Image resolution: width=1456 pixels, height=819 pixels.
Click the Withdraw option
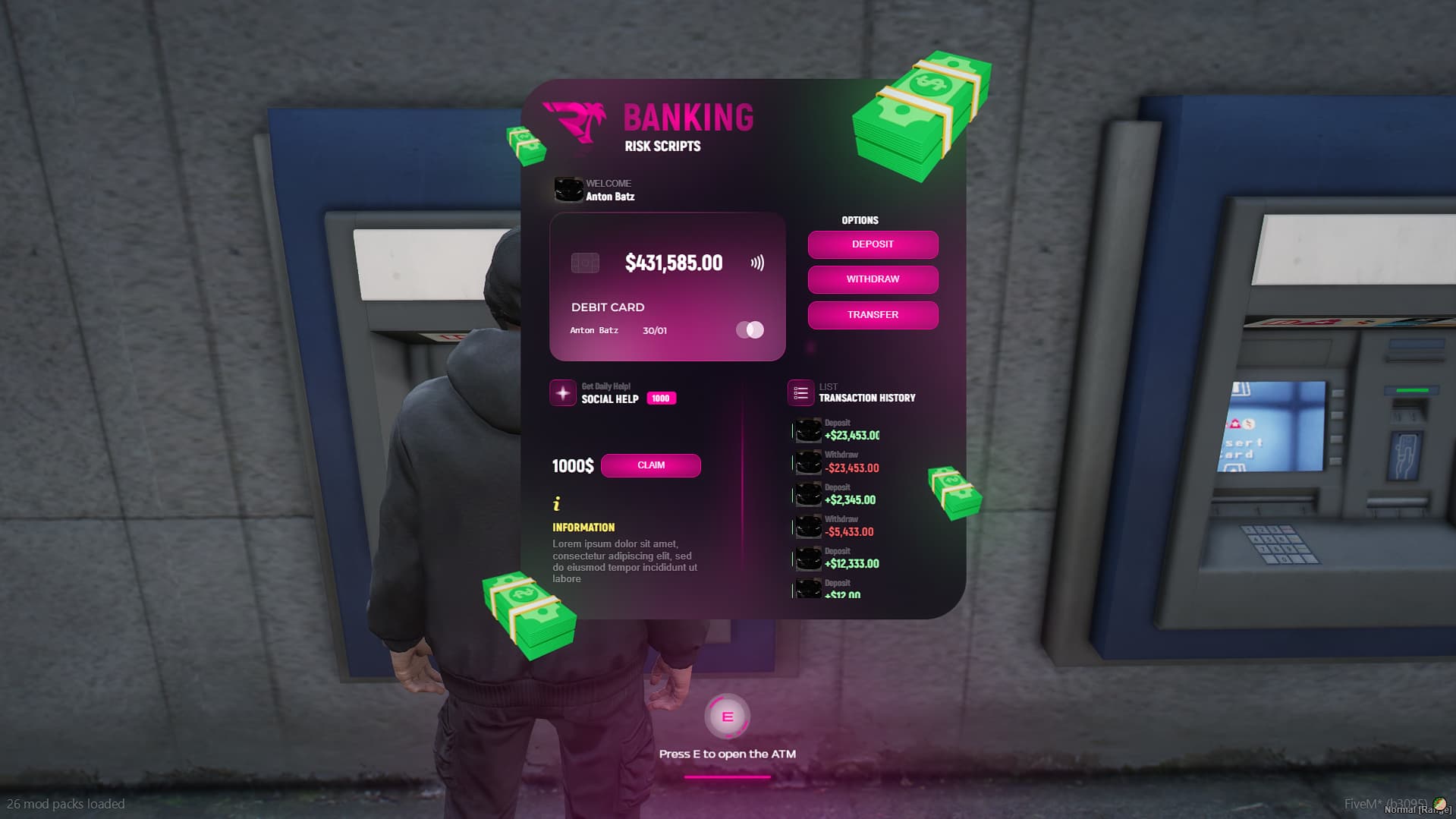[x=873, y=279]
